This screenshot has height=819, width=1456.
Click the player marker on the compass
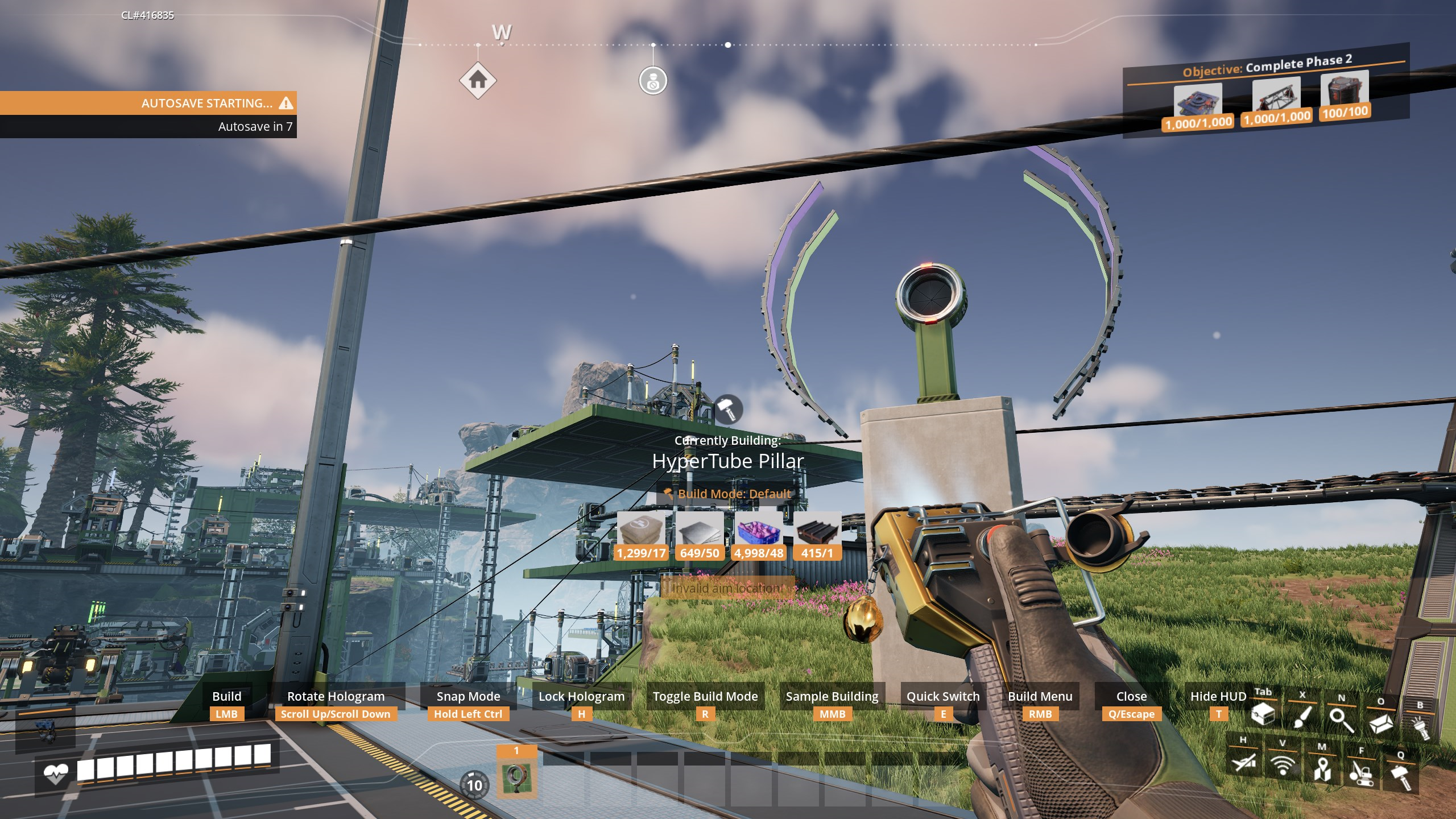653,80
